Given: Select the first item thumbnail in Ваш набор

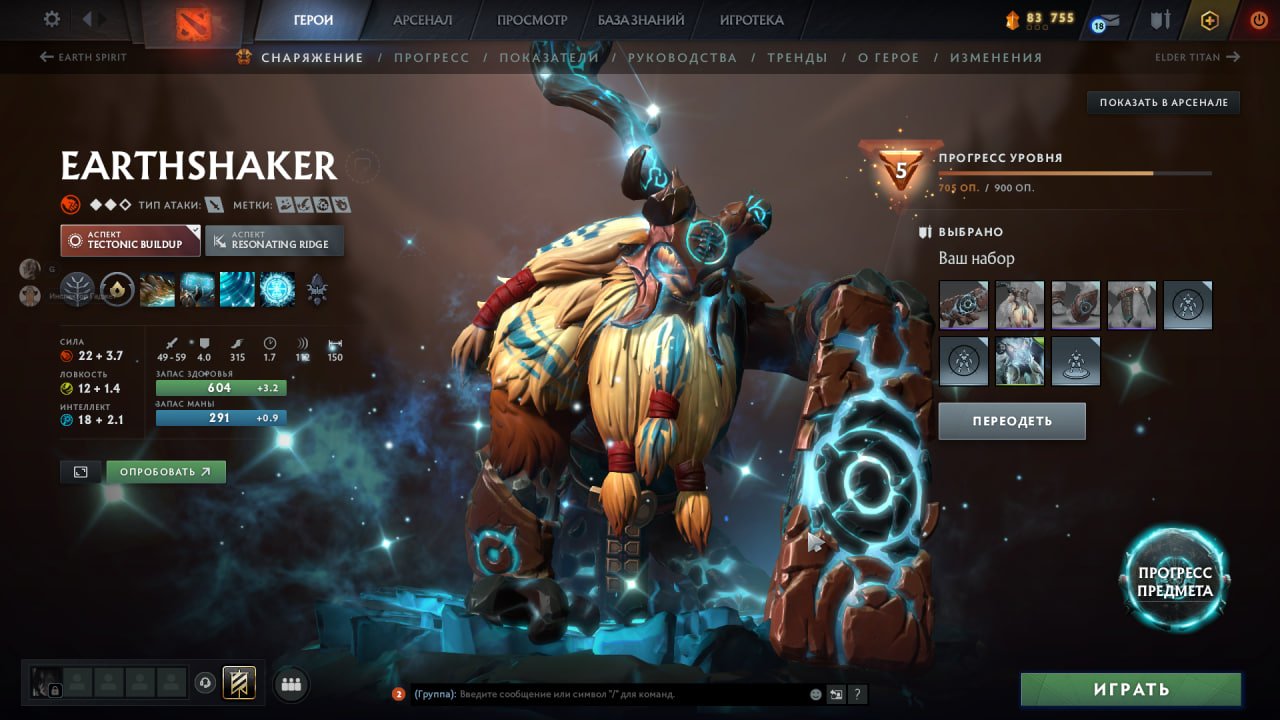Looking at the screenshot, I should (x=963, y=305).
